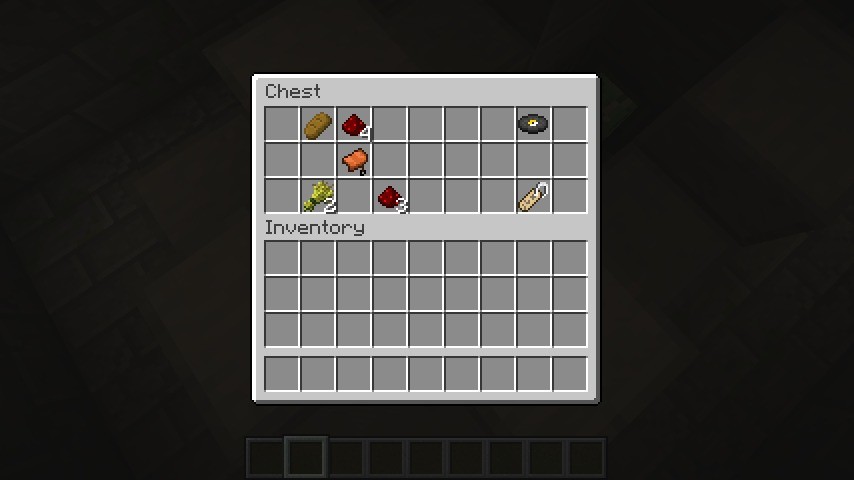This screenshot has width=854, height=480.
Task: Select the stack of 4 redstone dust
Action: point(354,125)
